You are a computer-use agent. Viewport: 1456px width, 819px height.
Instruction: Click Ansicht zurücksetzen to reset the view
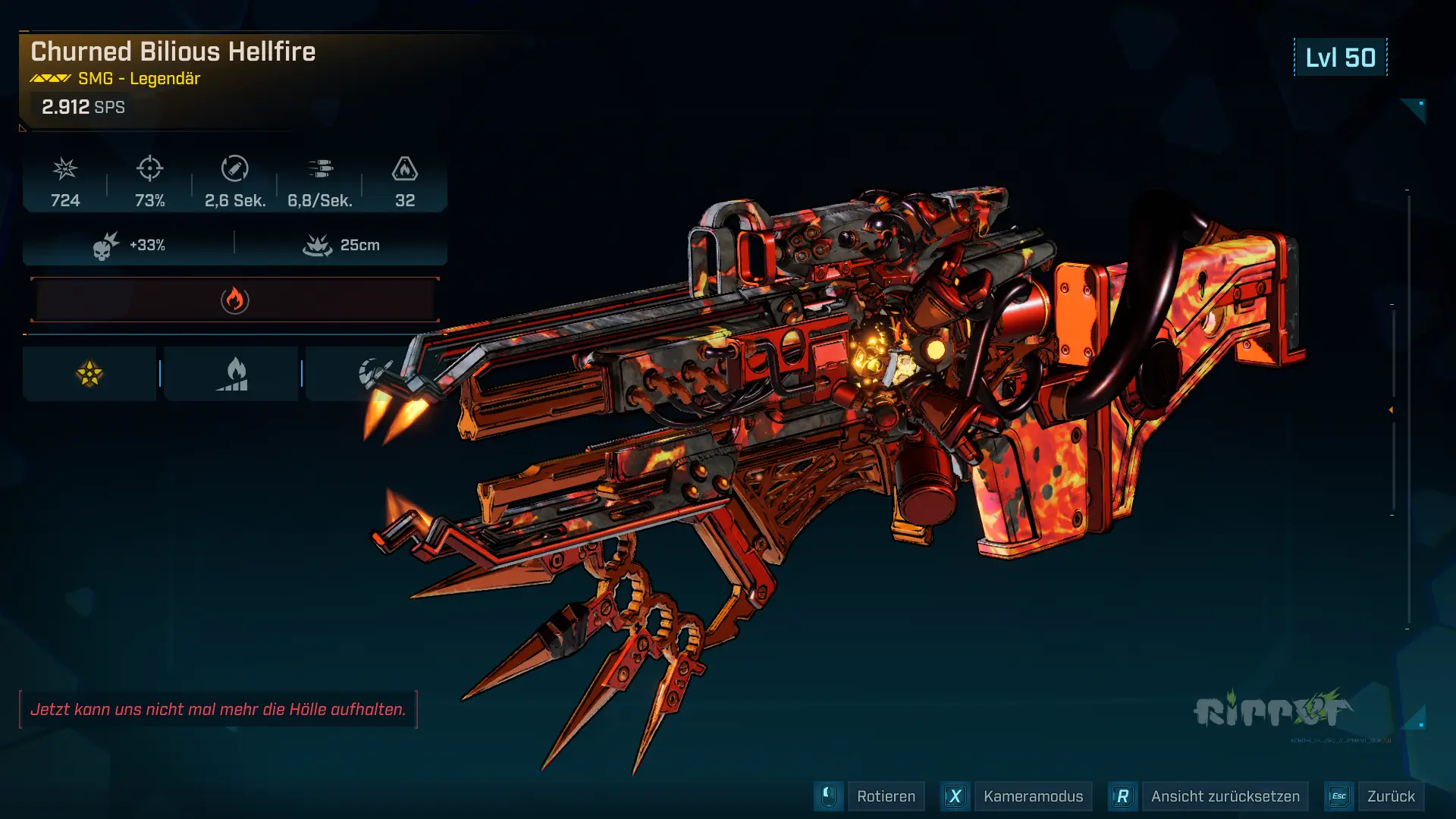click(x=1225, y=796)
